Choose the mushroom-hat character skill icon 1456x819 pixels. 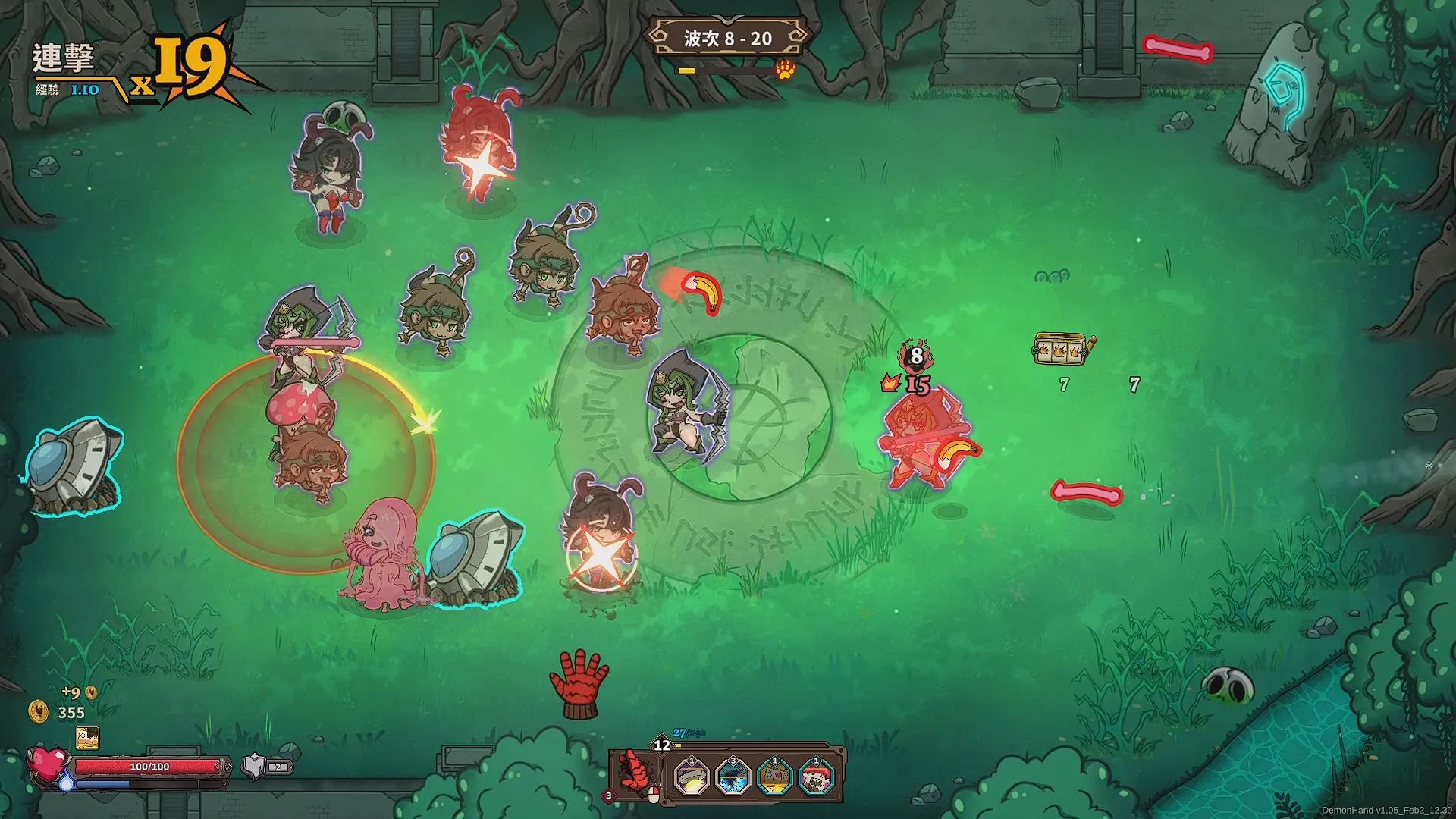click(x=817, y=777)
